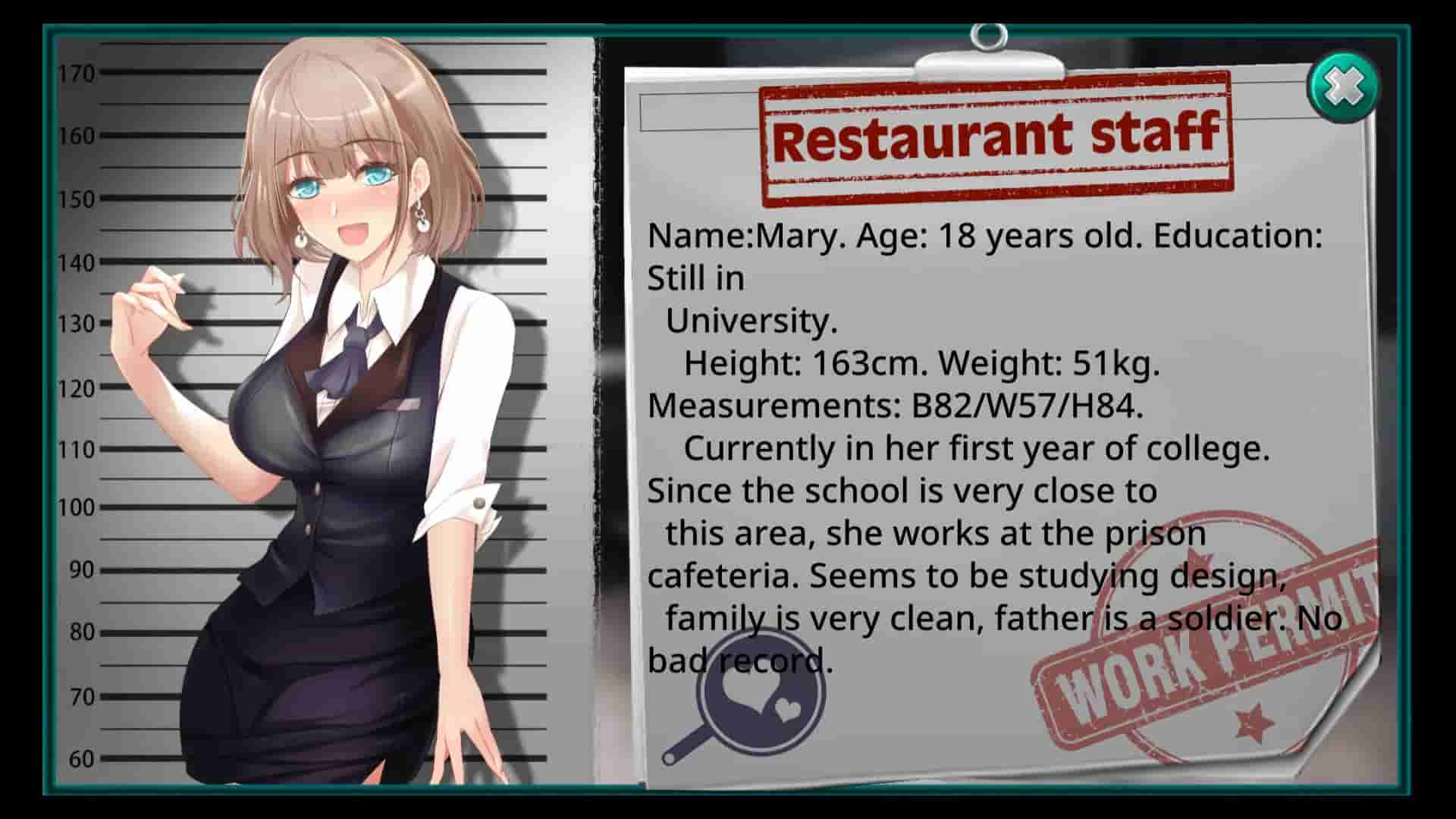Toggle the 170 mark on the height chart
The image size is (1456, 819).
pyautogui.click(x=74, y=74)
